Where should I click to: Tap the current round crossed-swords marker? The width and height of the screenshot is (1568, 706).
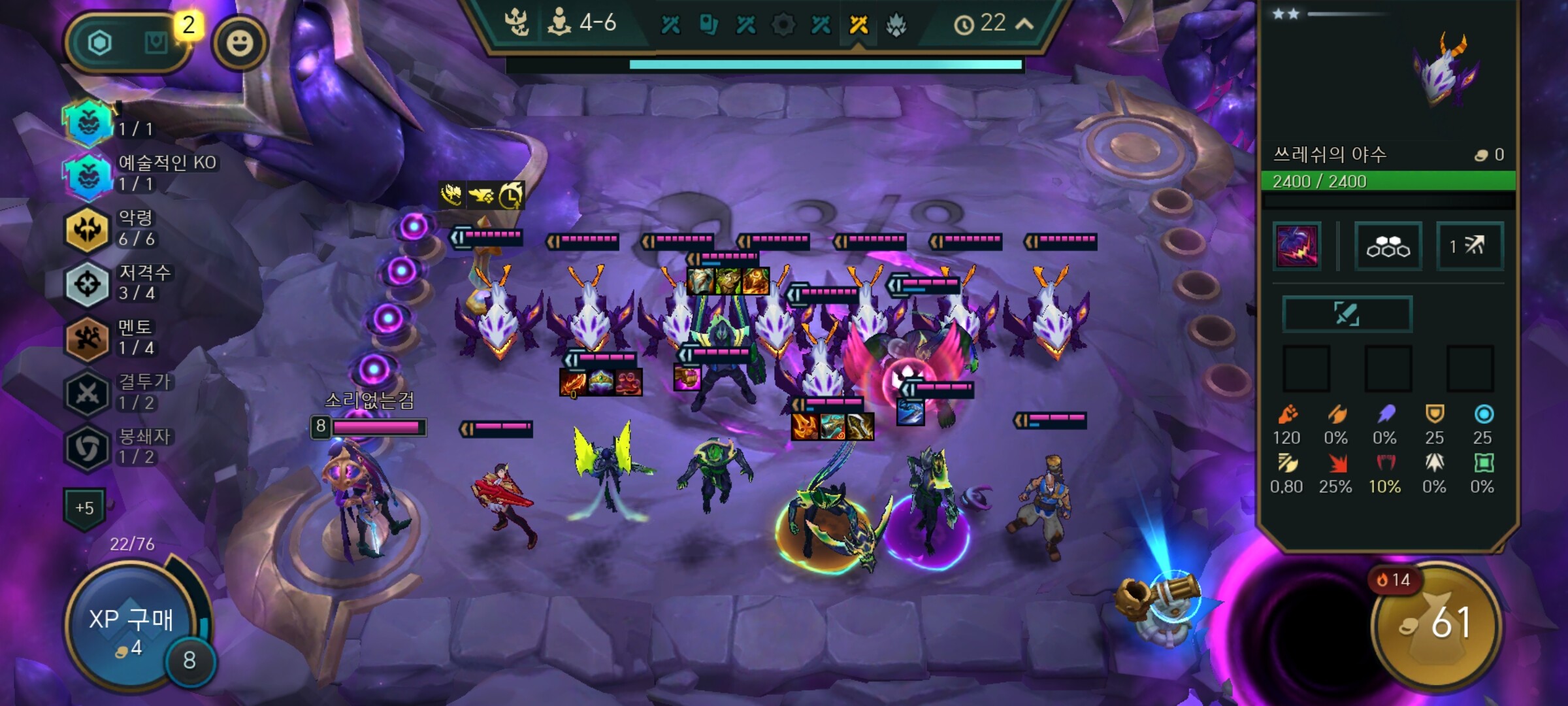[858, 25]
